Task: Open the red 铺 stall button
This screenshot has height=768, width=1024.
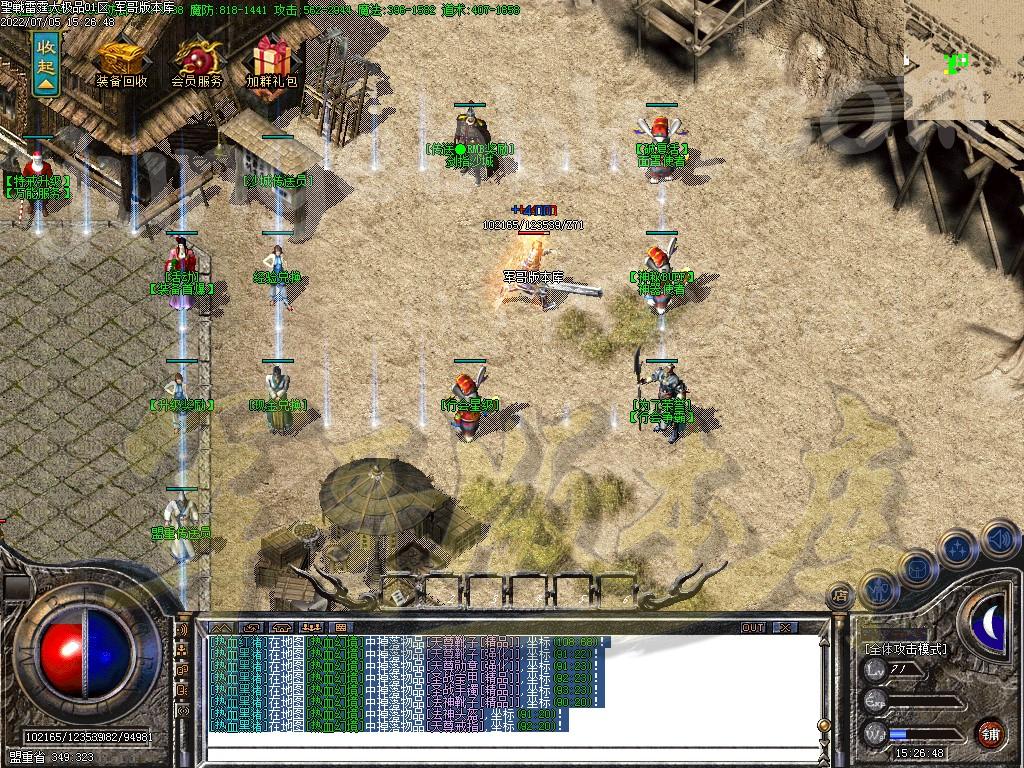Action: click(x=990, y=733)
